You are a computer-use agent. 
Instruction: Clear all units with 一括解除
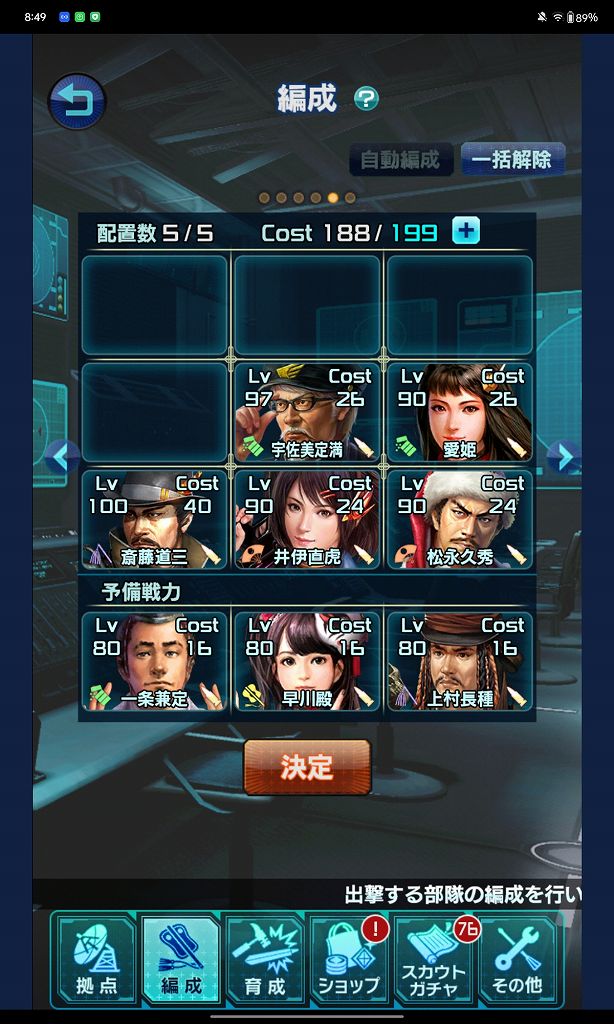(513, 160)
